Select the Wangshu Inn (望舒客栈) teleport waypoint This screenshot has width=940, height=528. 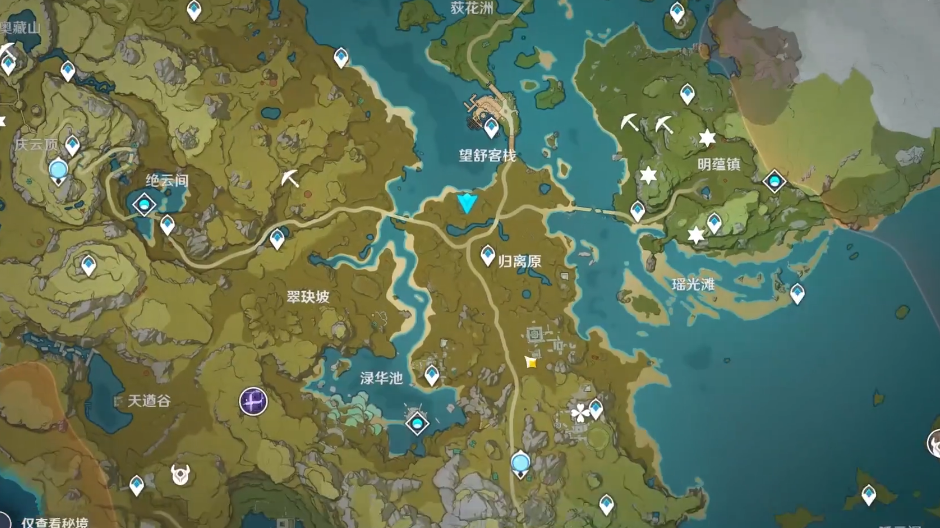(491, 127)
